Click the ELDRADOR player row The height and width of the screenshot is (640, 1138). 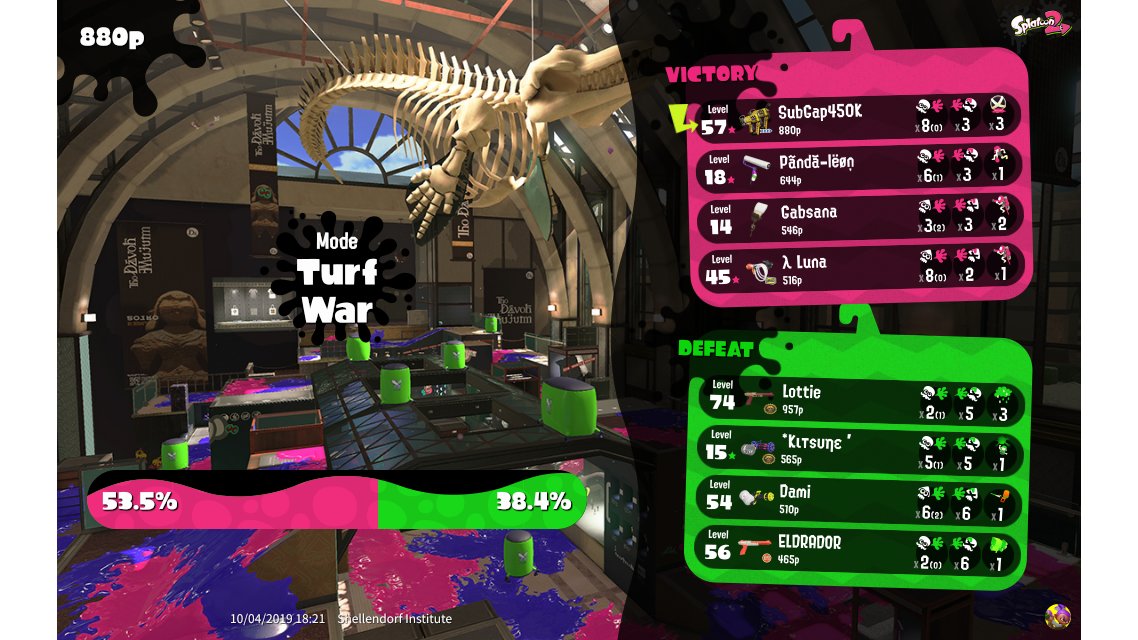pyautogui.click(x=860, y=548)
